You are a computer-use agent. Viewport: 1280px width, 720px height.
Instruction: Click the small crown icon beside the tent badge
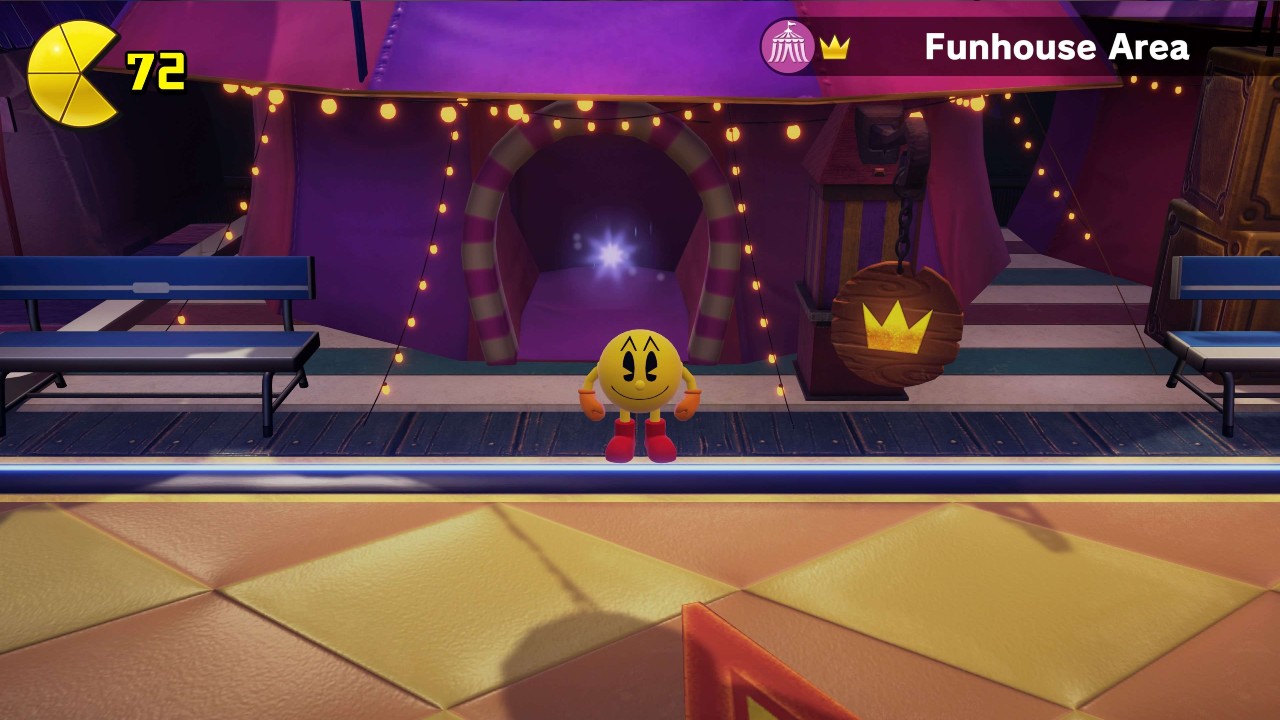tap(835, 48)
